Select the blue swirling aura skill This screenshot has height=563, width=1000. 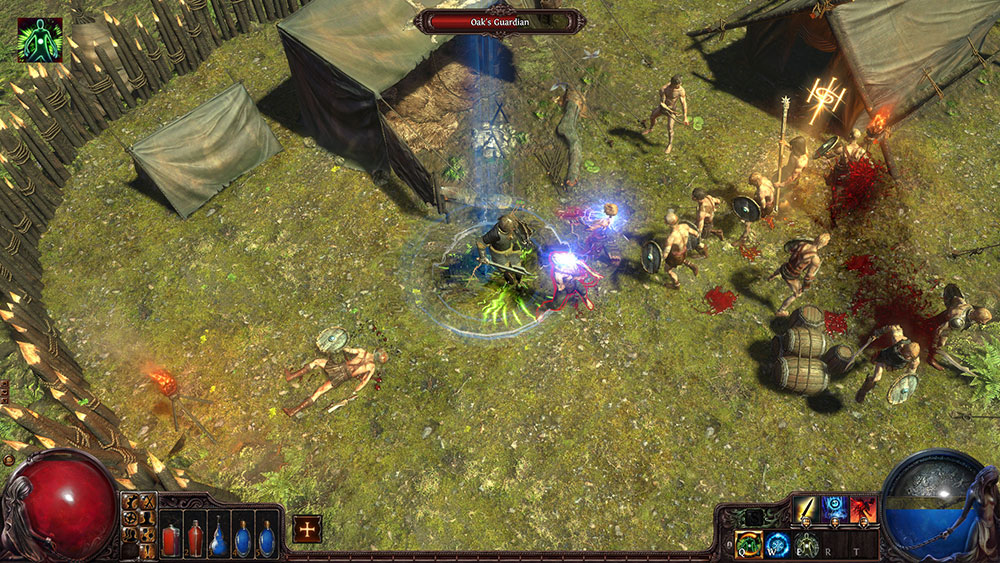click(835, 510)
